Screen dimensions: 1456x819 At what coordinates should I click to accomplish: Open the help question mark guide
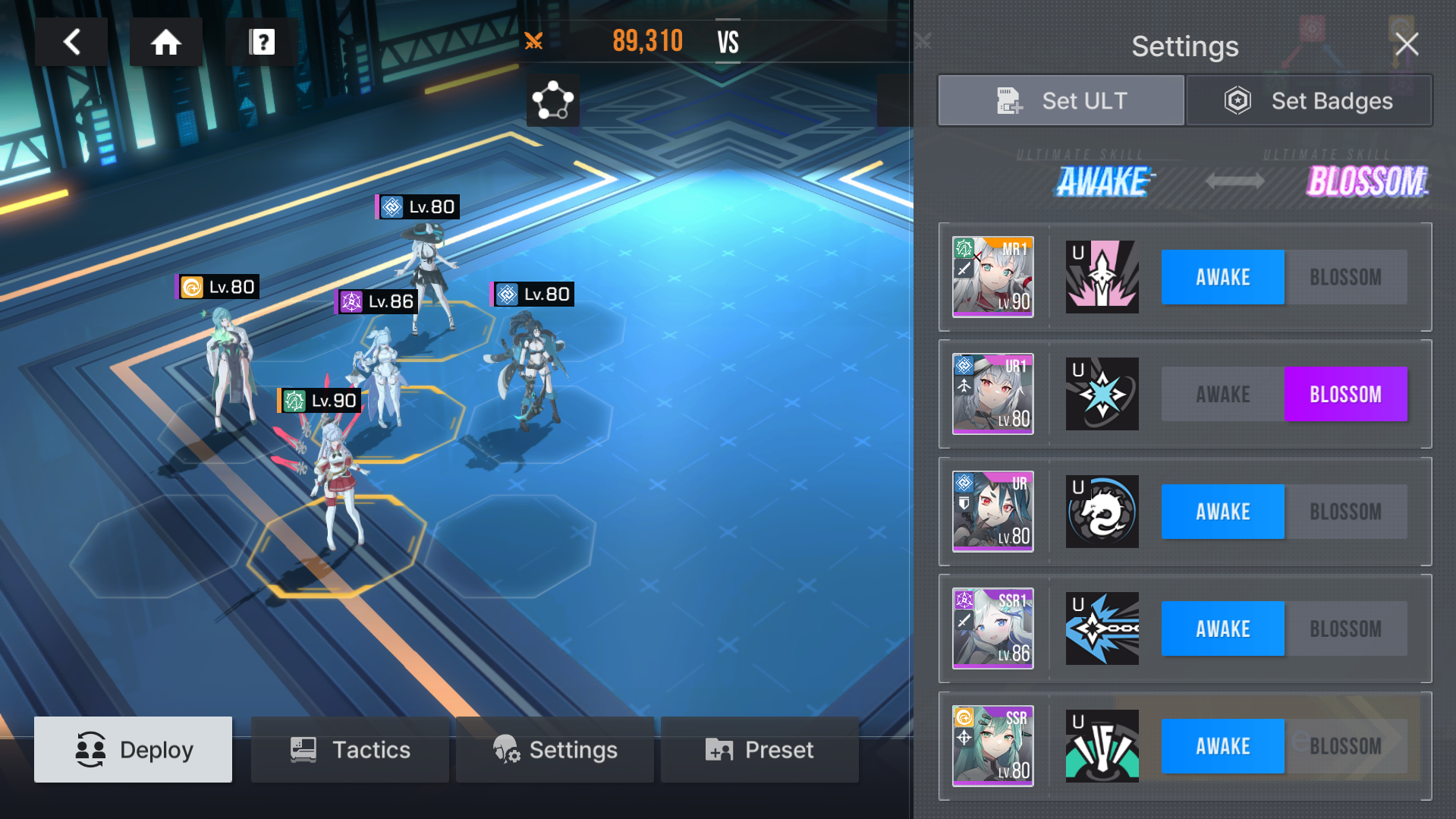262,42
